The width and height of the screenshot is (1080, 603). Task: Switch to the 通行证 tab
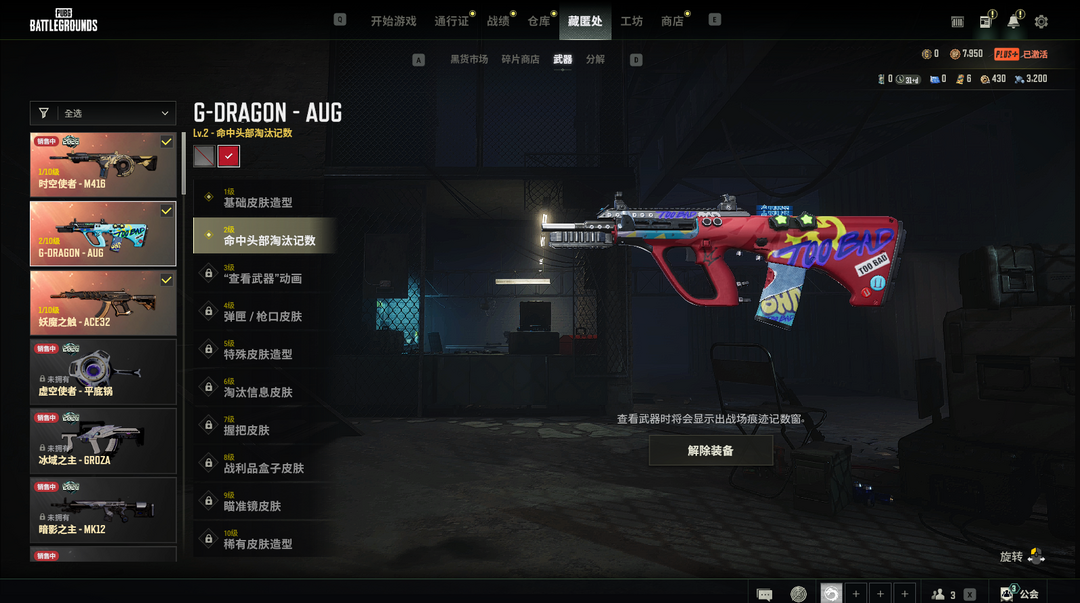click(451, 21)
